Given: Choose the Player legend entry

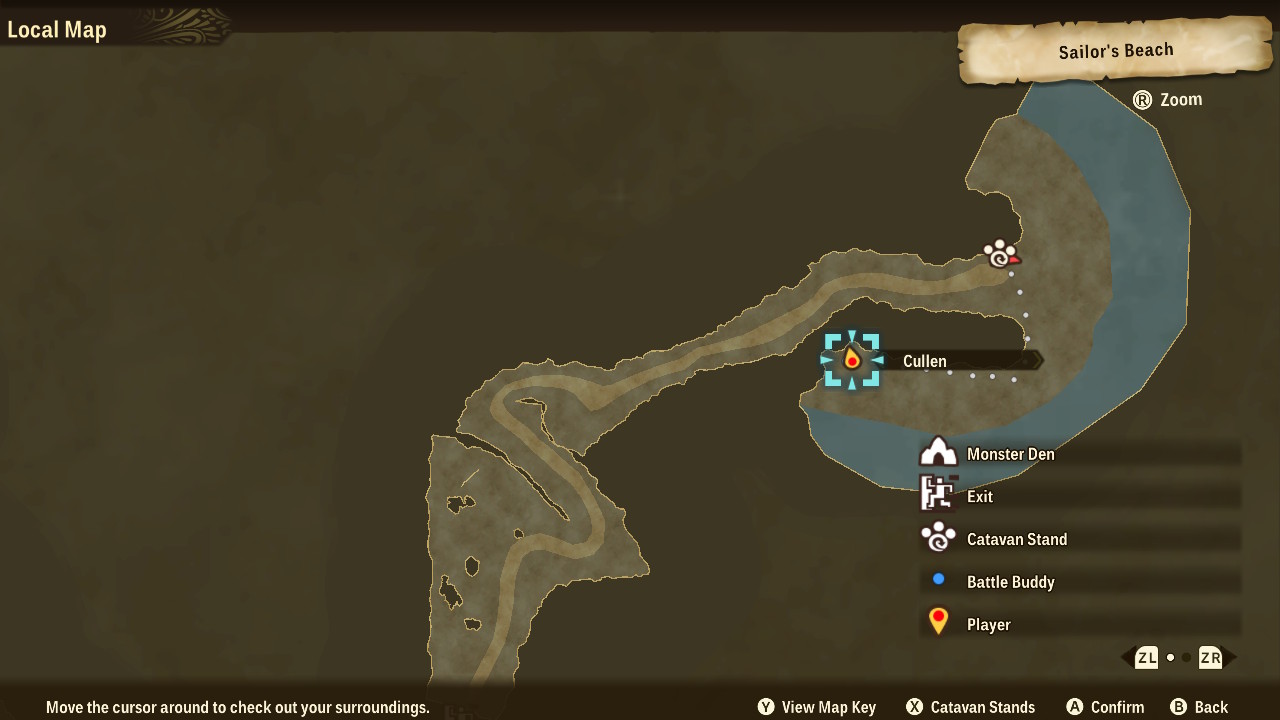Looking at the screenshot, I should pyautogui.click(x=988, y=625).
